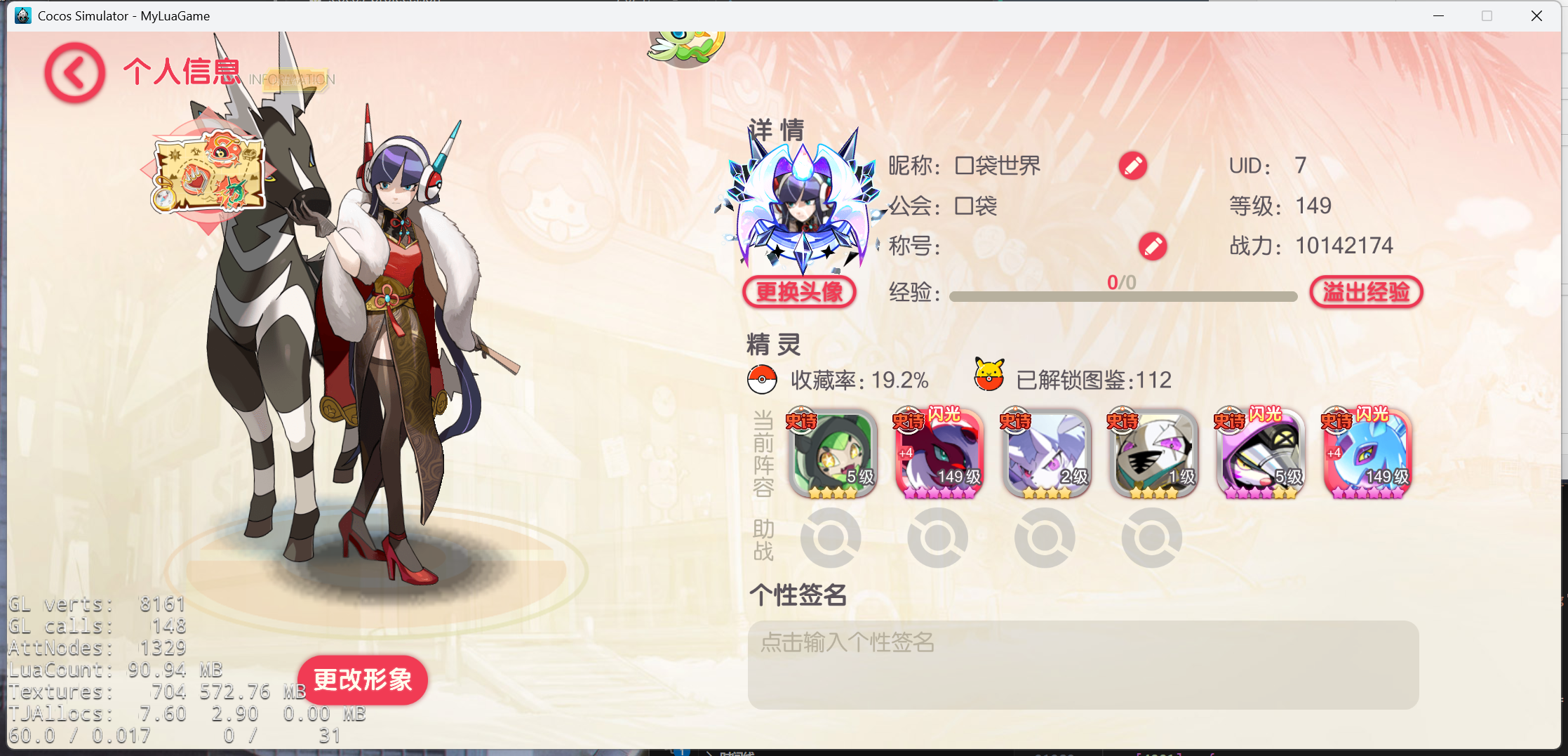Select the level 1 white bird sprite
The width and height of the screenshot is (1568, 756).
[1153, 453]
